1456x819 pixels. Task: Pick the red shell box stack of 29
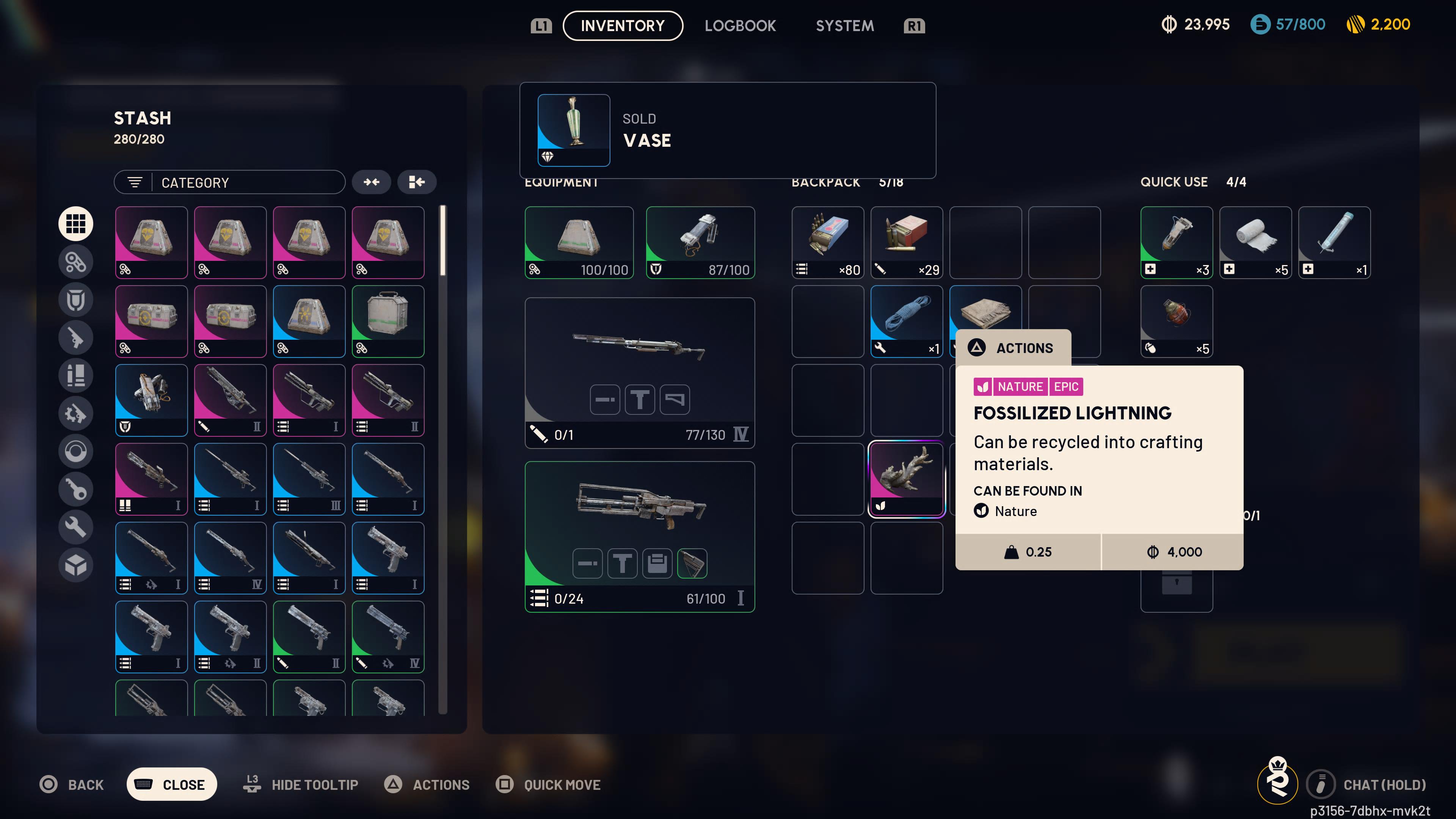point(906,242)
